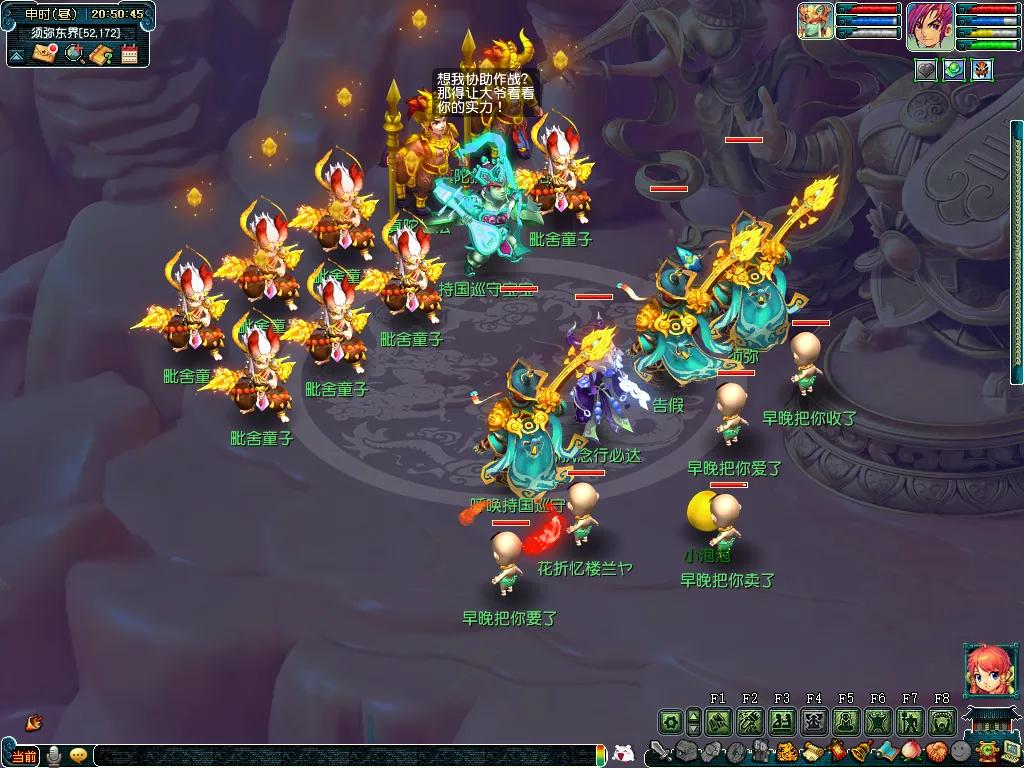Open the gear settings button on skill bar
The width and height of the screenshot is (1024, 768).
pos(670,721)
